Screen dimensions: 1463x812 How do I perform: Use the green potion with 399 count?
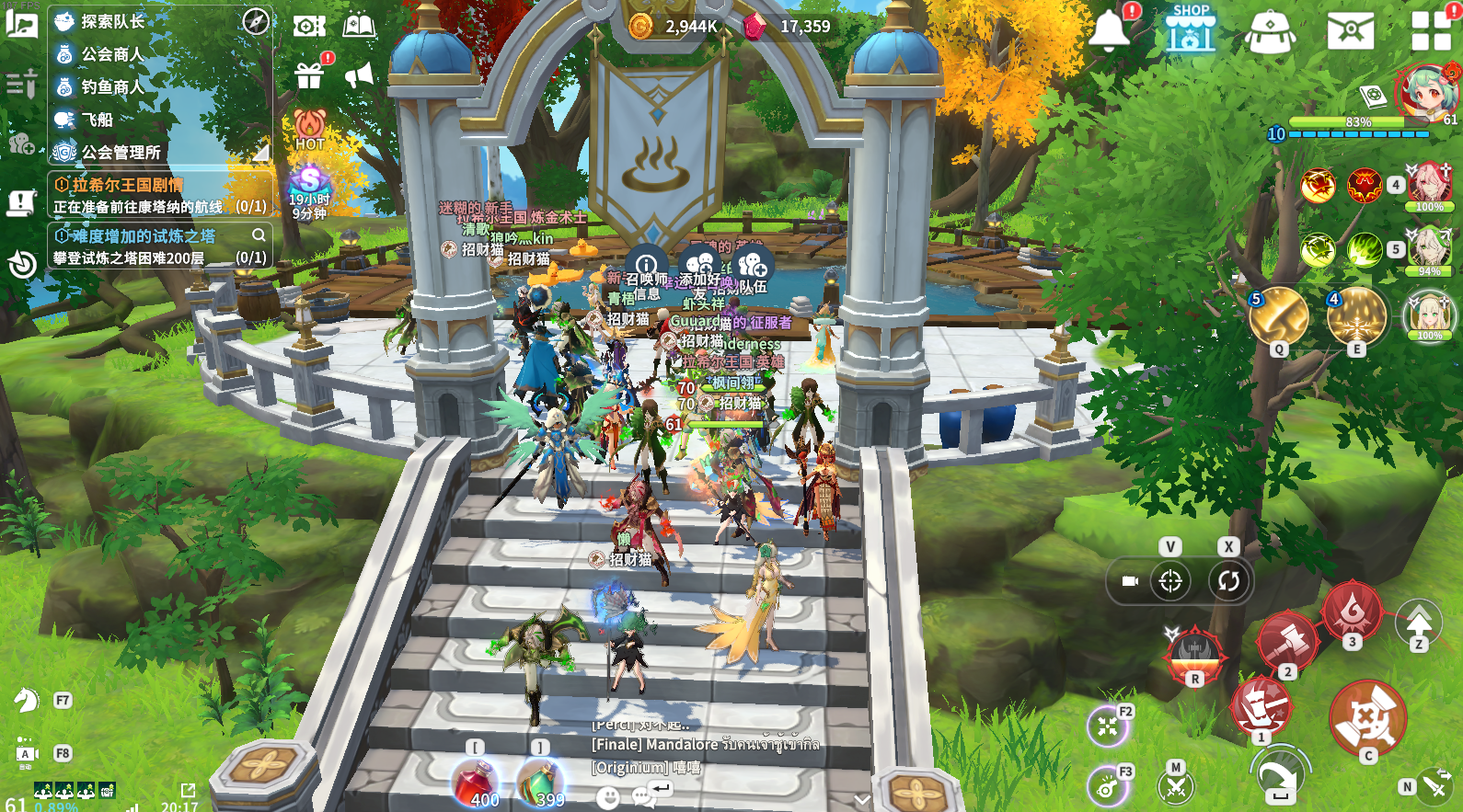pyautogui.click(x=540, y=783)
